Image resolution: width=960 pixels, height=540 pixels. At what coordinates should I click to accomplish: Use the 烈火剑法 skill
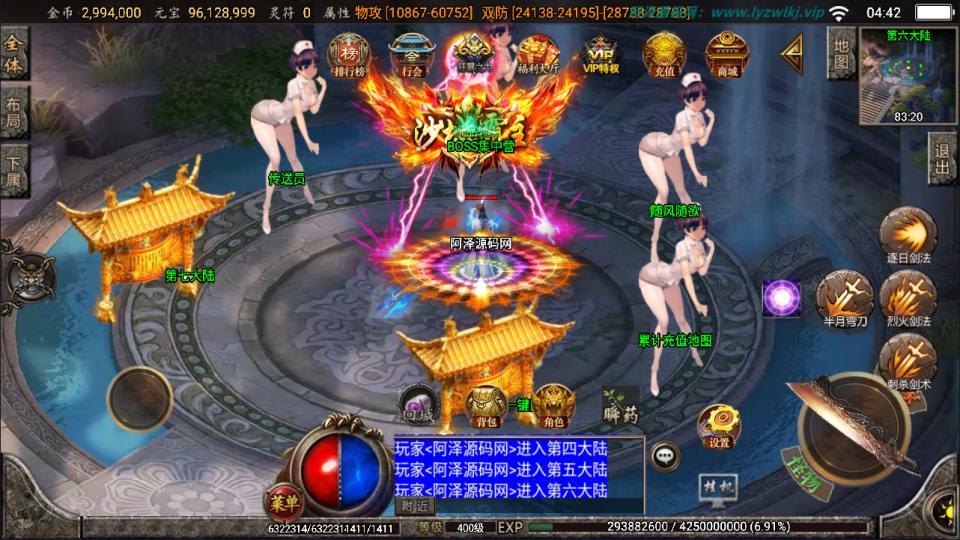pyautogui.click(x=908, y=300)
